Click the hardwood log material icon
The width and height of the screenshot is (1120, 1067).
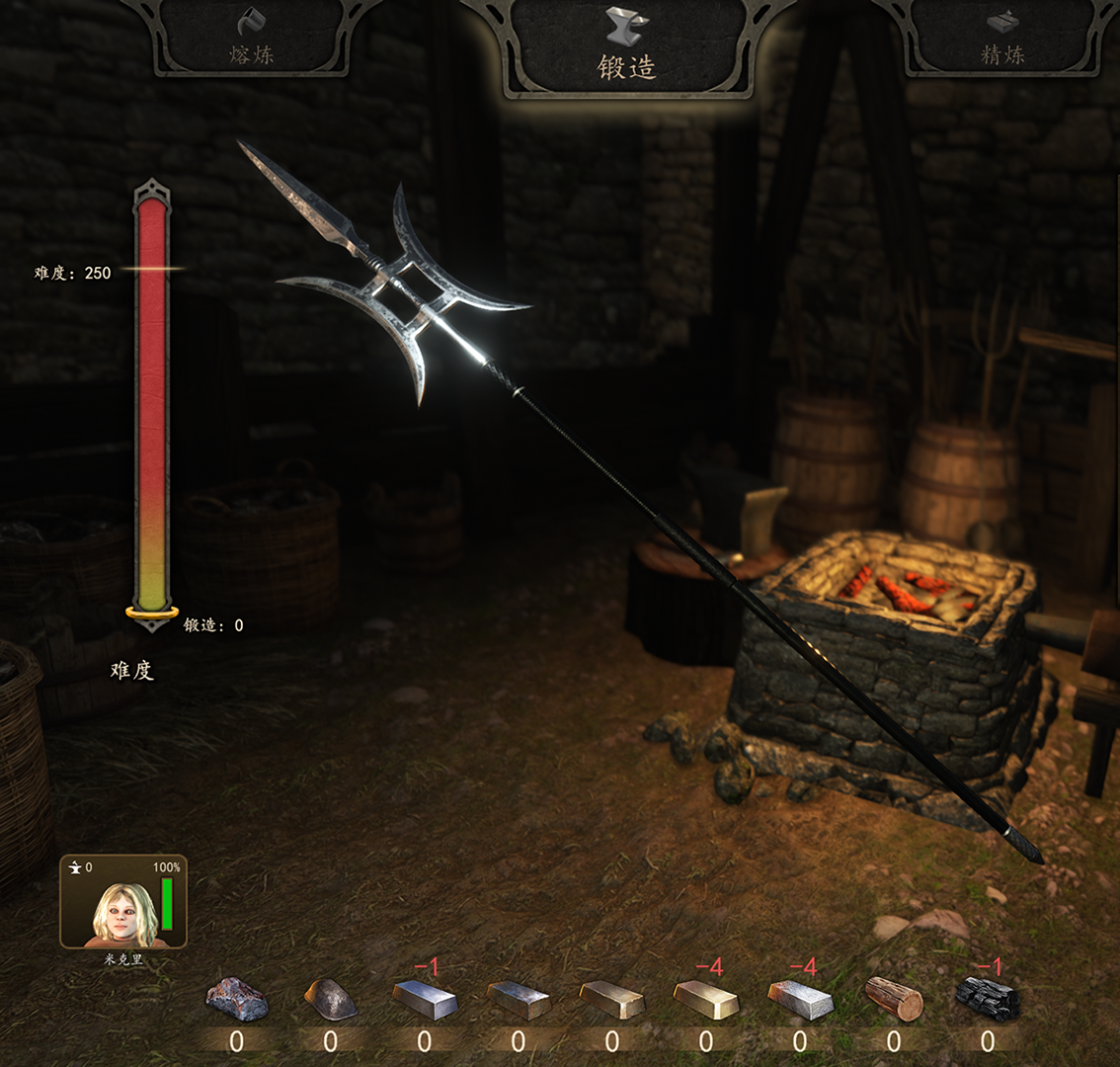894,999
